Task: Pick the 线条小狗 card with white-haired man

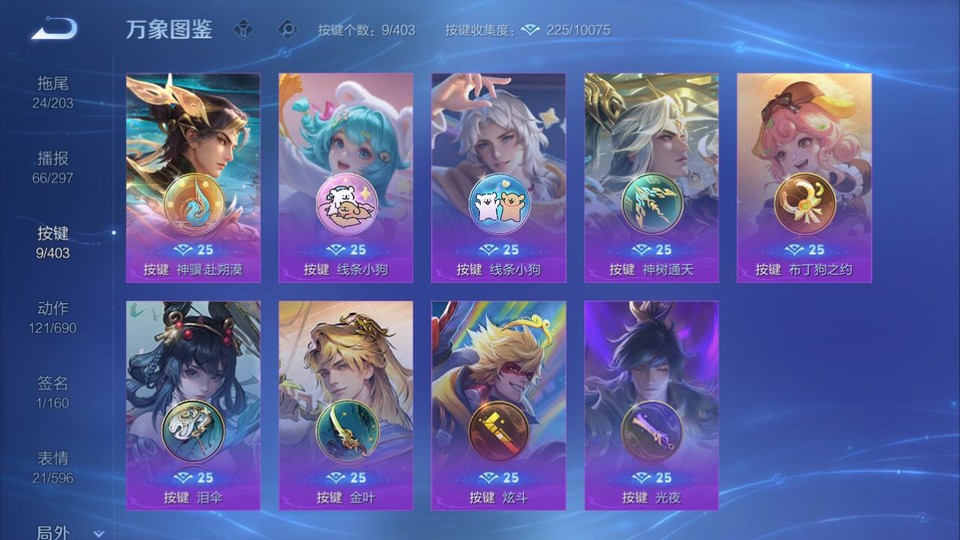Action: tap(499, 177)
